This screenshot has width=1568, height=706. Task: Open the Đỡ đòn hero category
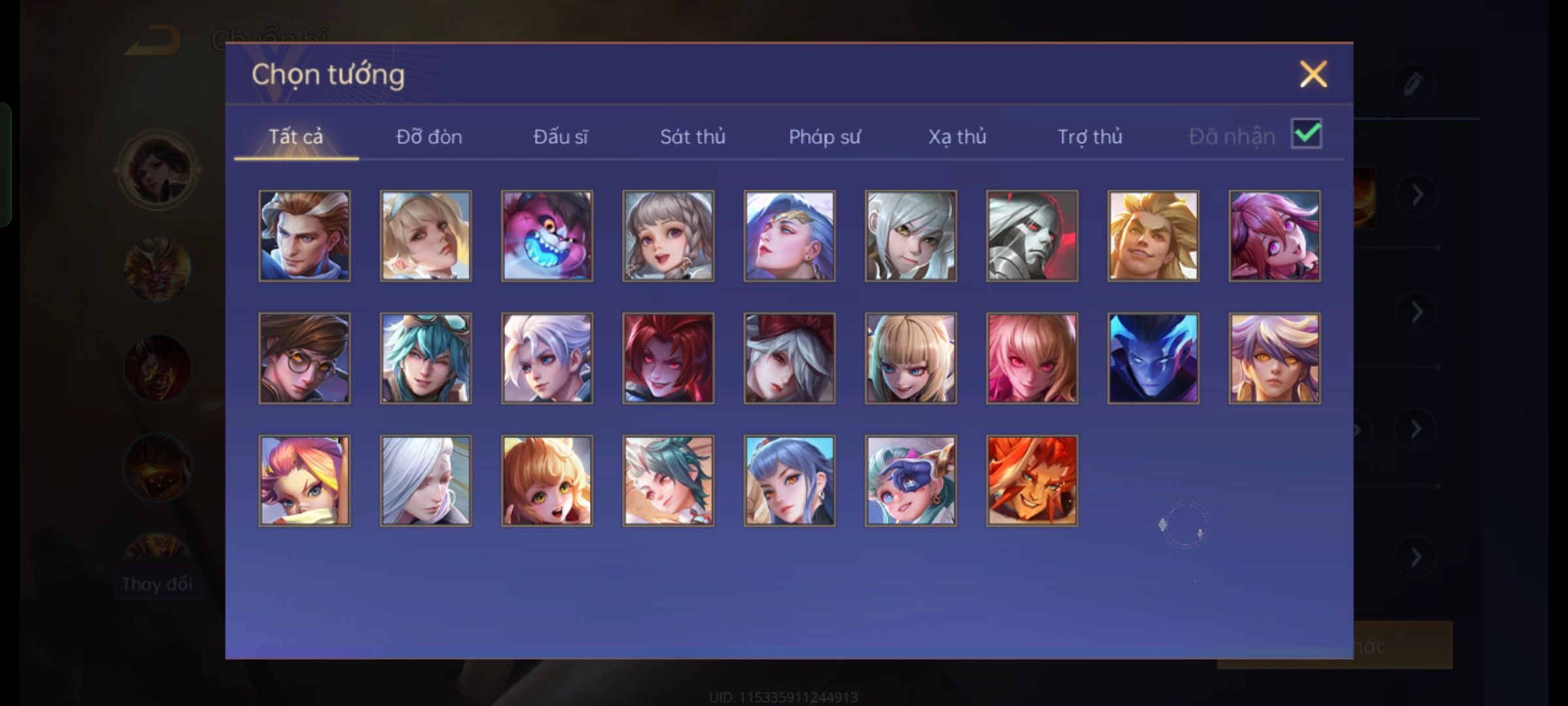pyautogui.click(x=429, y=137)
